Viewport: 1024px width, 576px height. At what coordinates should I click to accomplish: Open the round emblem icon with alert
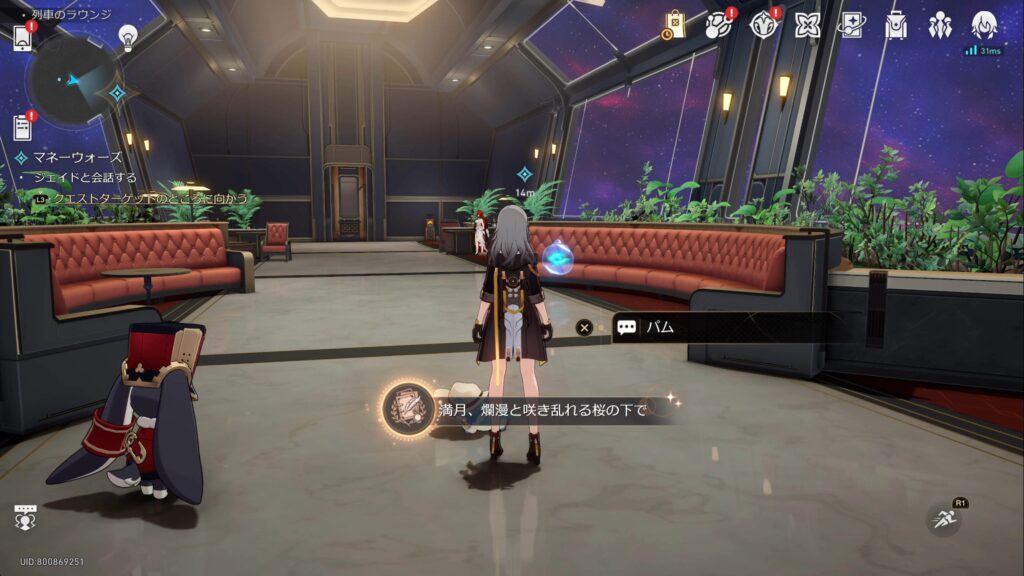(x=764, y=26)
